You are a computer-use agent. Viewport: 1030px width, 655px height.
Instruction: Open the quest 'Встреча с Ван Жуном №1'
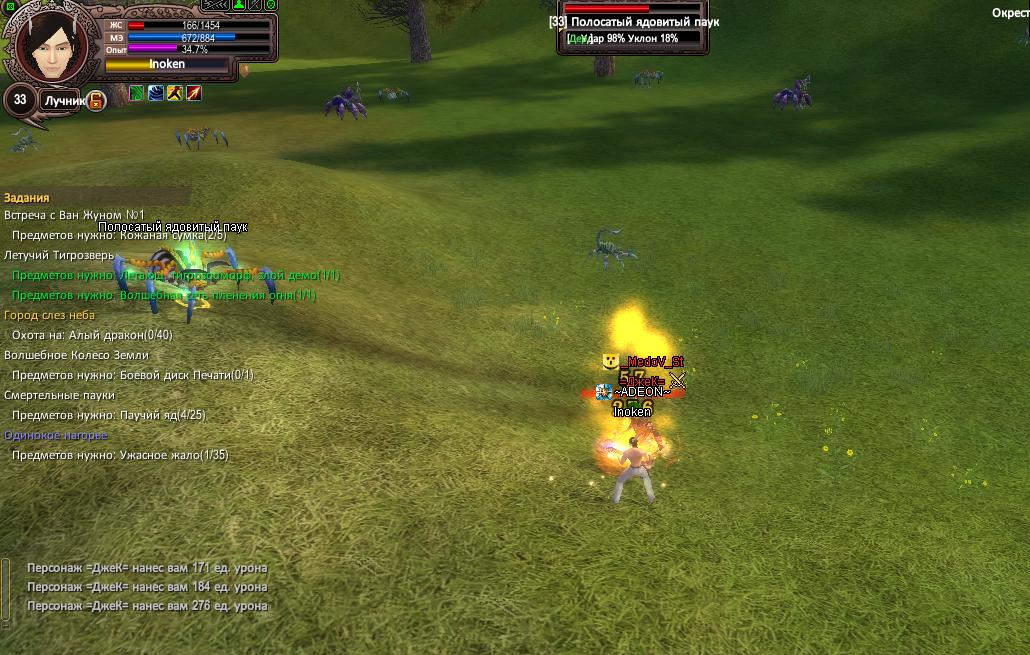pos(75,215)
